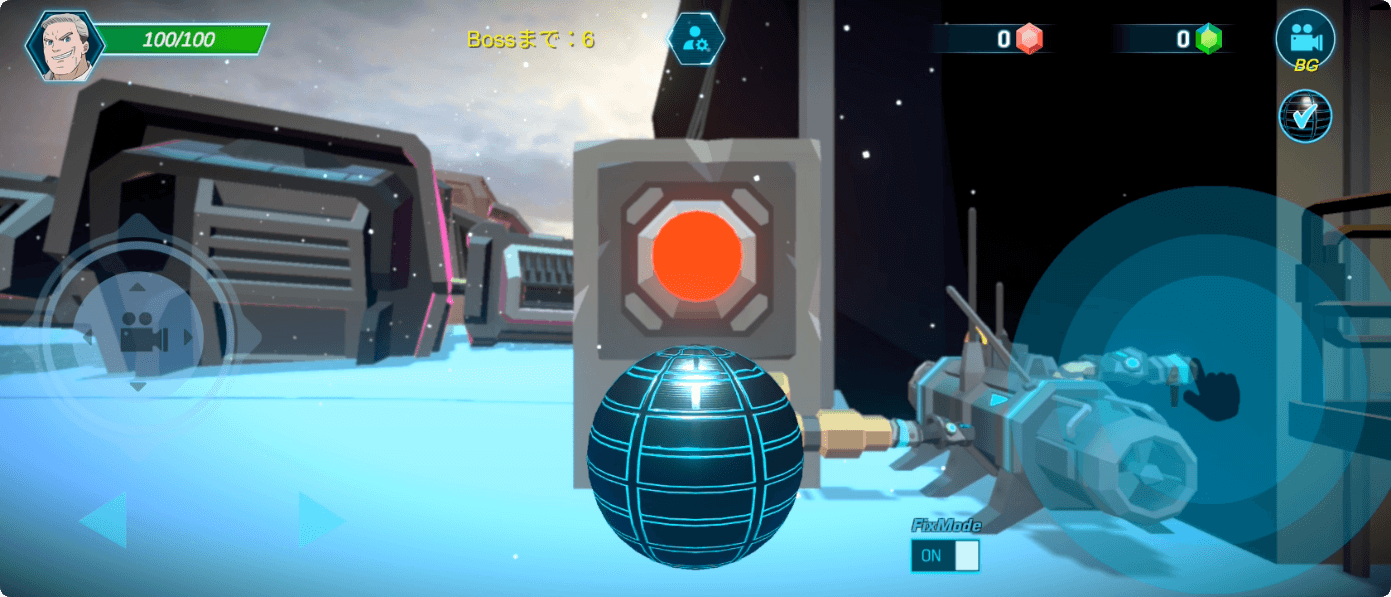Toggle the FixMode ON switch
The width and height of the screenshot is (1391, 597).
tap(945, 556)
